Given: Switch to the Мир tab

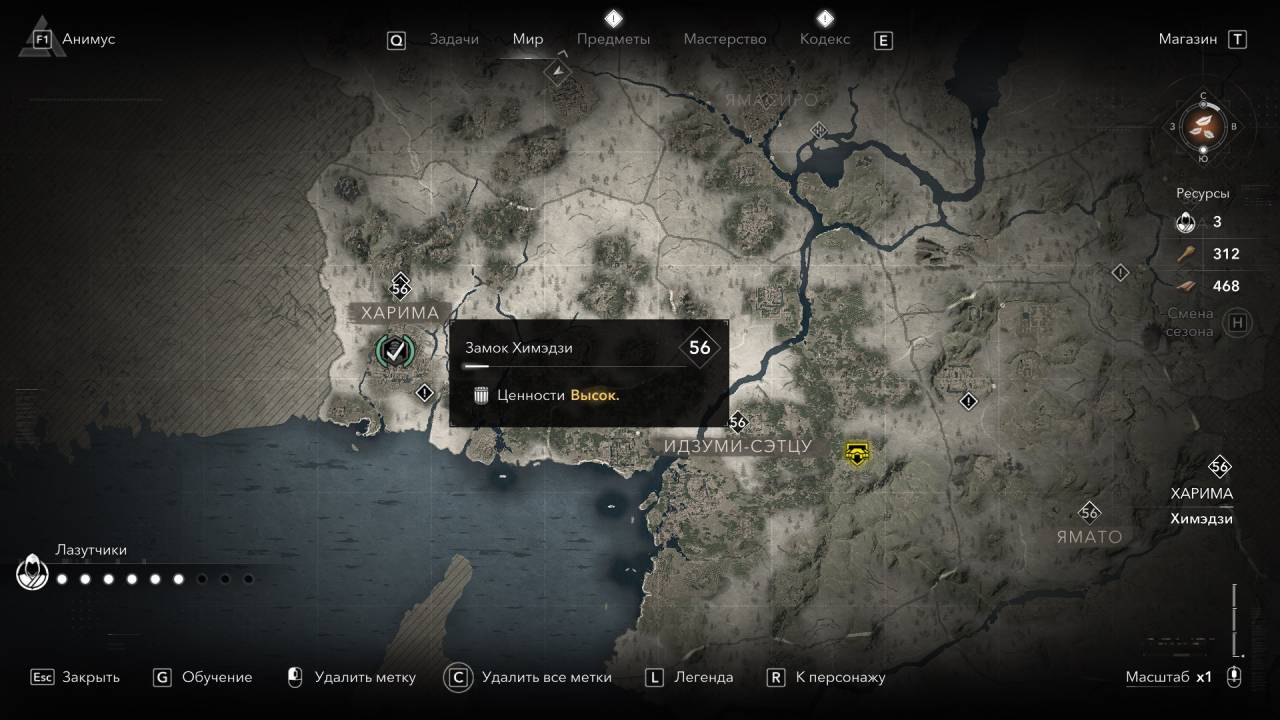Looking at the screenshot, I should click(x=527, y=39).
